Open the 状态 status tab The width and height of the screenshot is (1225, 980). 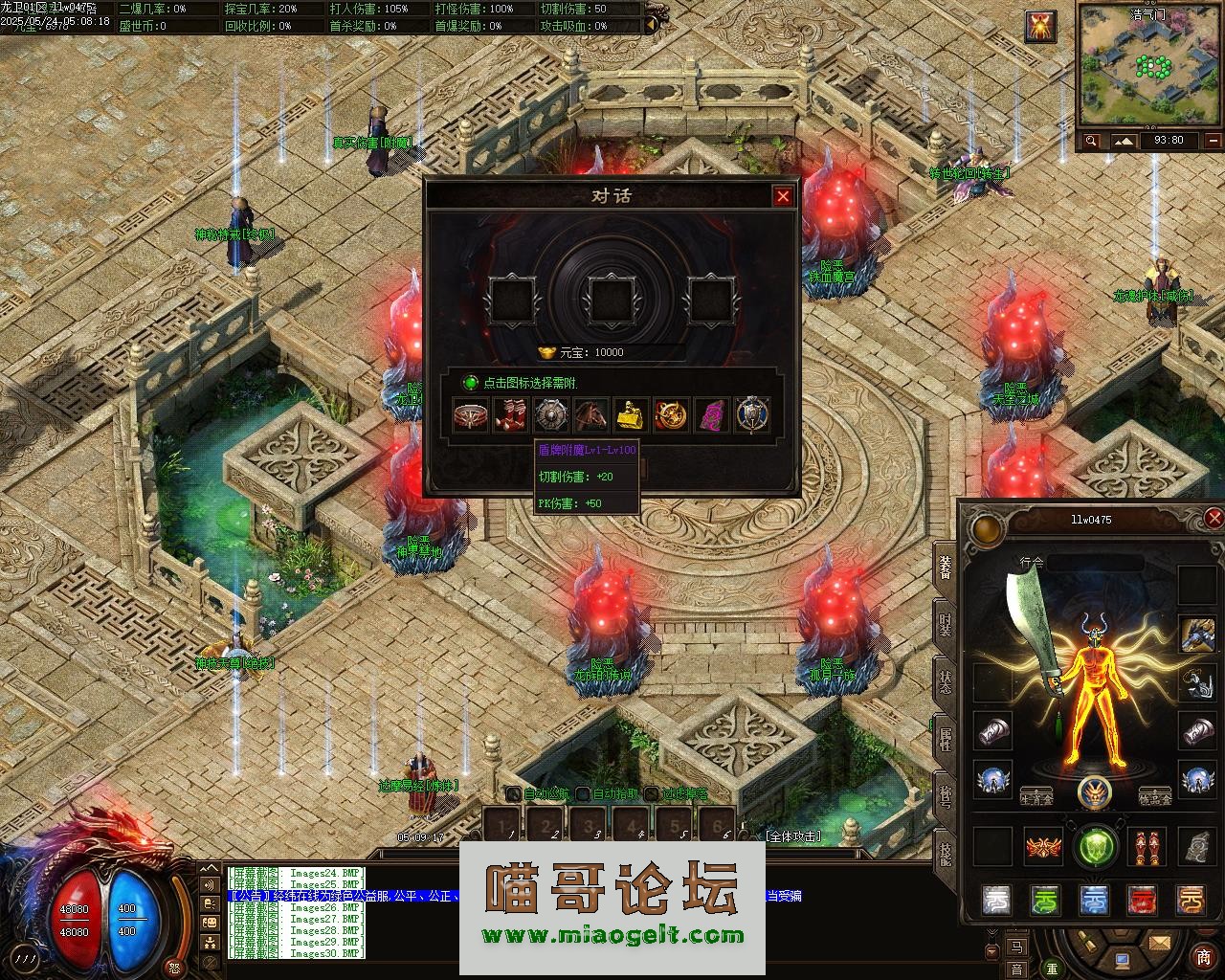click(945, 683)
